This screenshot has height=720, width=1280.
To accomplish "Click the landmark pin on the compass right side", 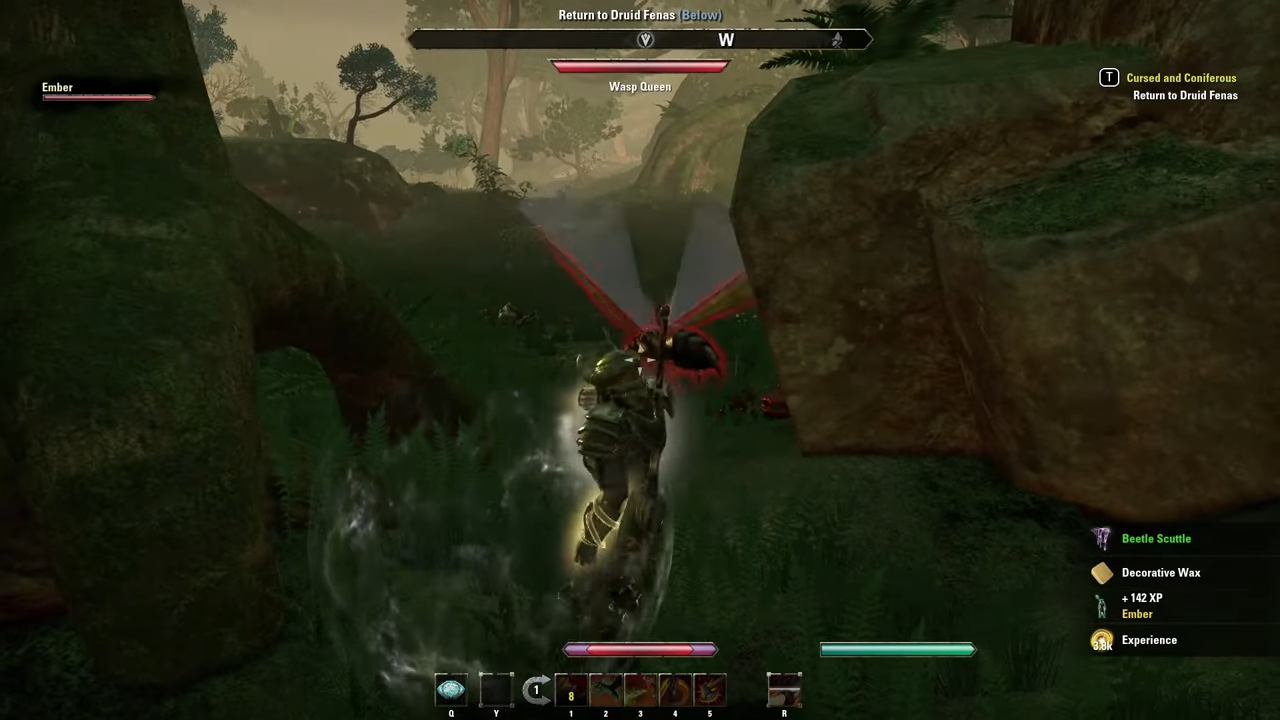I will (x=837, y=39).
